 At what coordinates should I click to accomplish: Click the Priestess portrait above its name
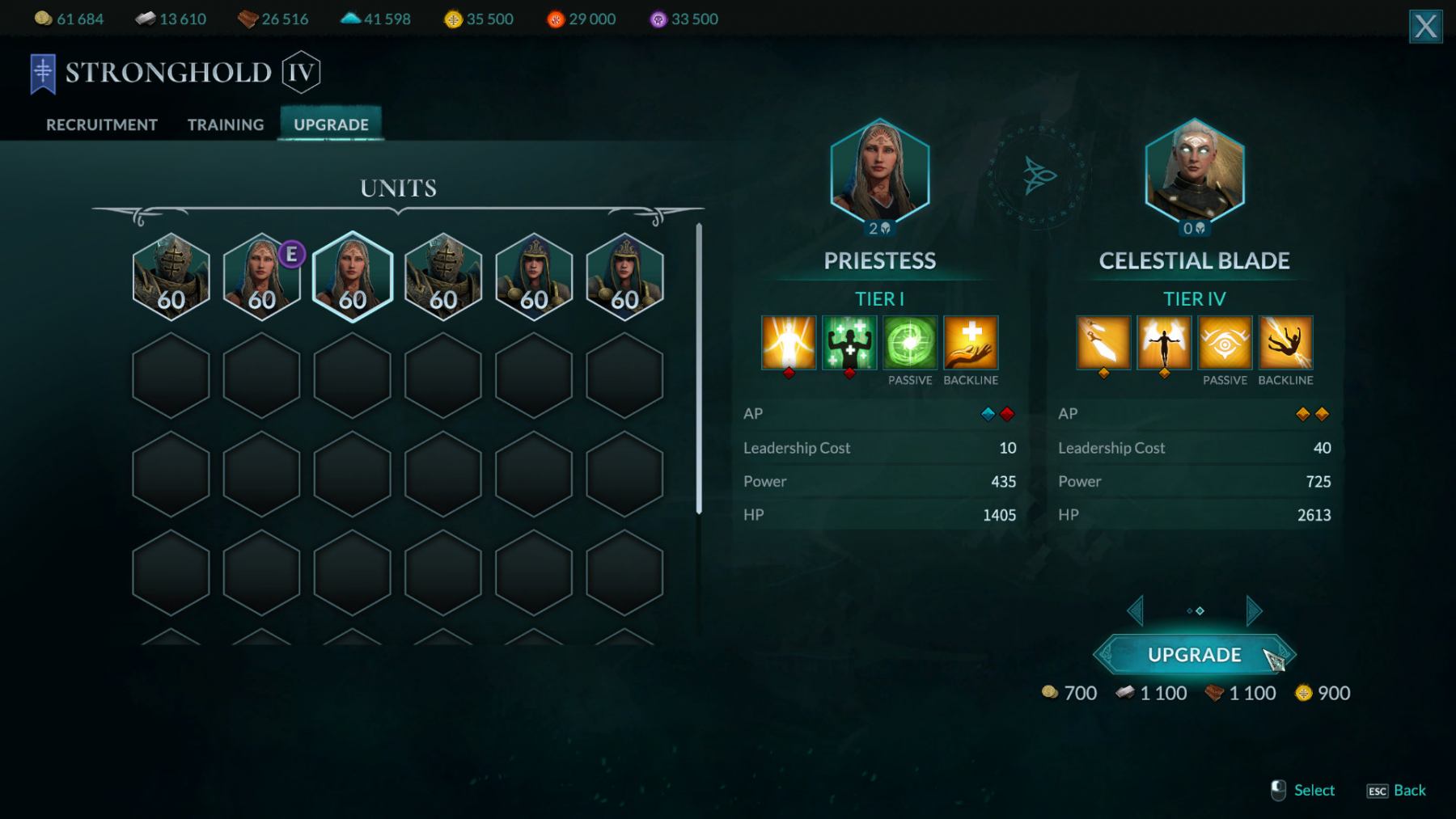coord(879,172)
